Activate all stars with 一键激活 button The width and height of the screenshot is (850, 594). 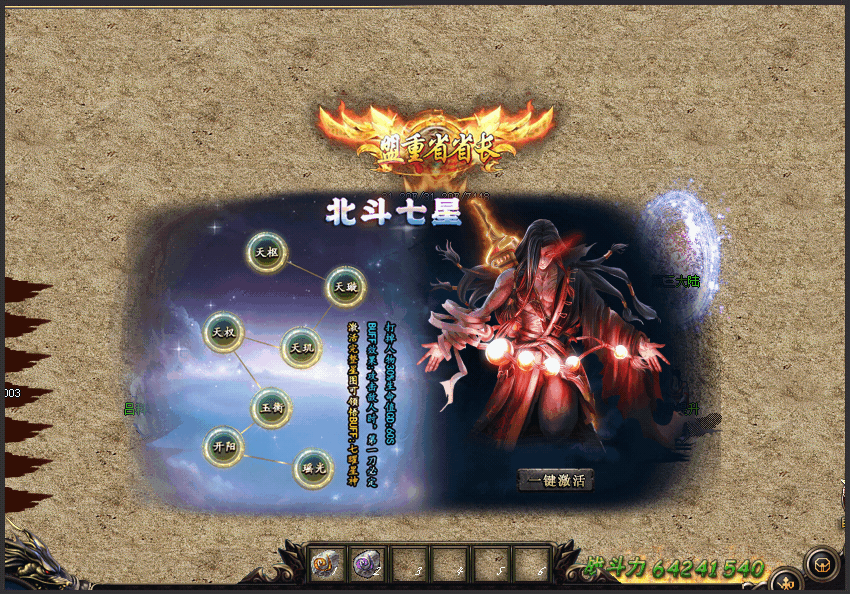pyautogui.click(x=556, y=480)
